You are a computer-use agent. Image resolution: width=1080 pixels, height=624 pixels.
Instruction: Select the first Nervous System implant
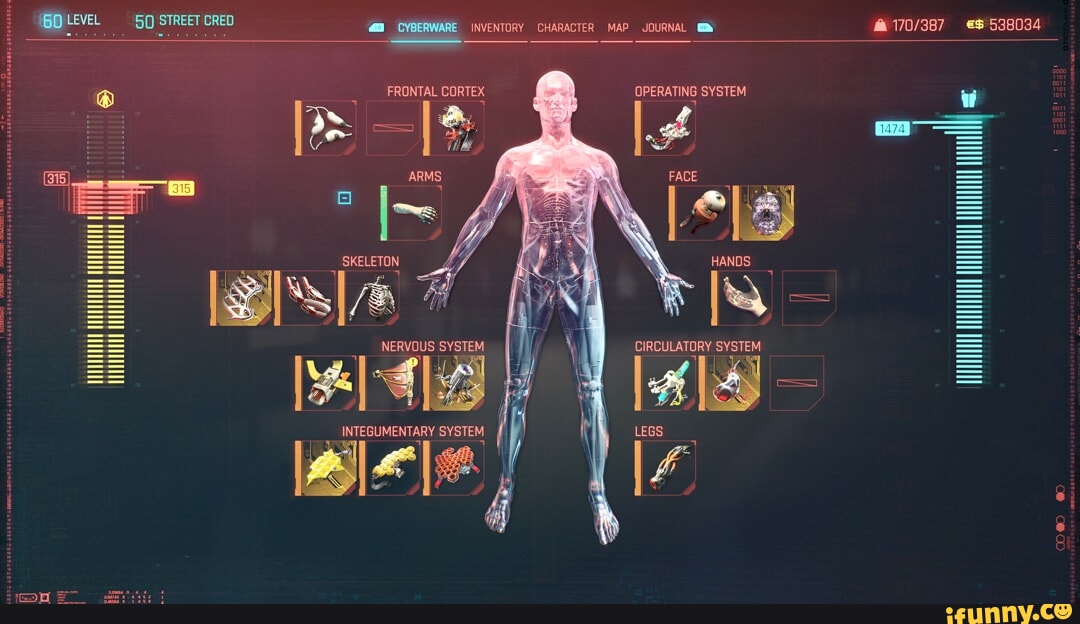tap(327, 383)
